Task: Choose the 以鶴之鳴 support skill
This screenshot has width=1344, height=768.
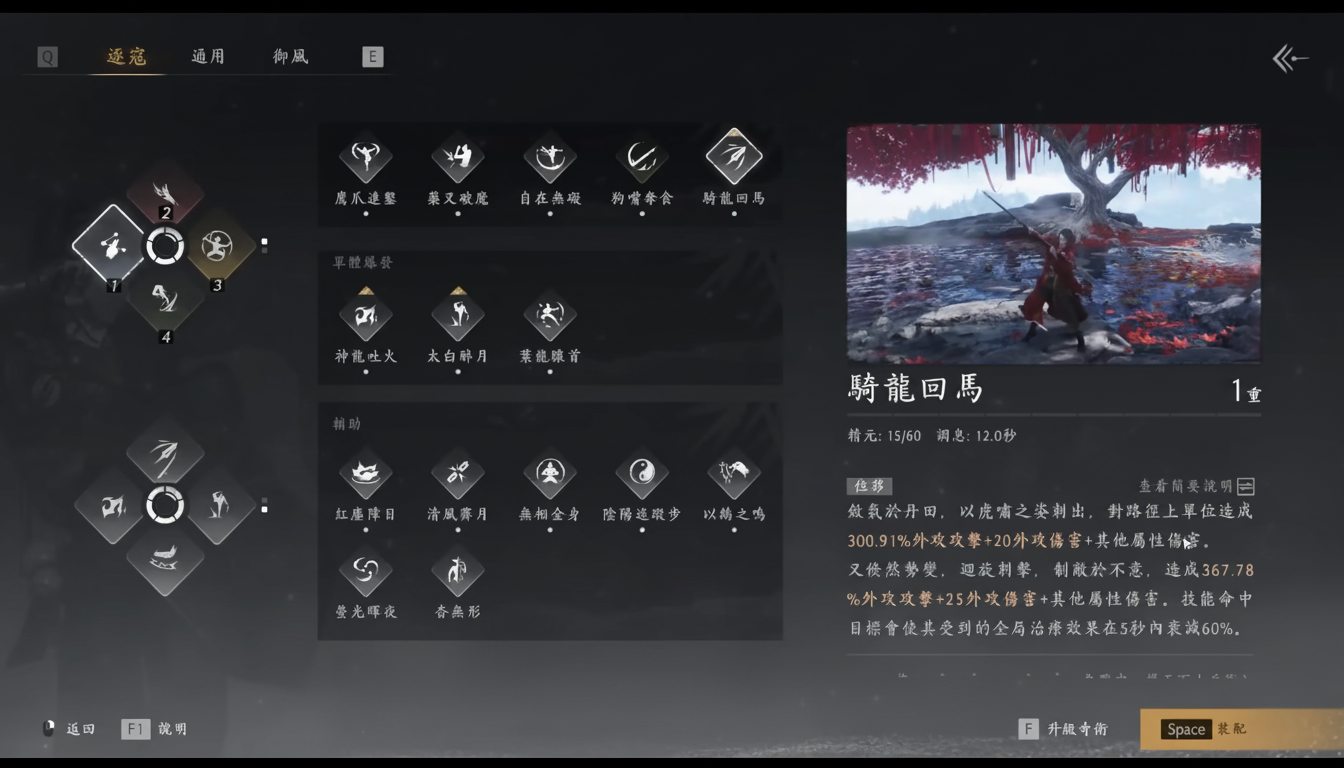Action: [x=733, y=476]
